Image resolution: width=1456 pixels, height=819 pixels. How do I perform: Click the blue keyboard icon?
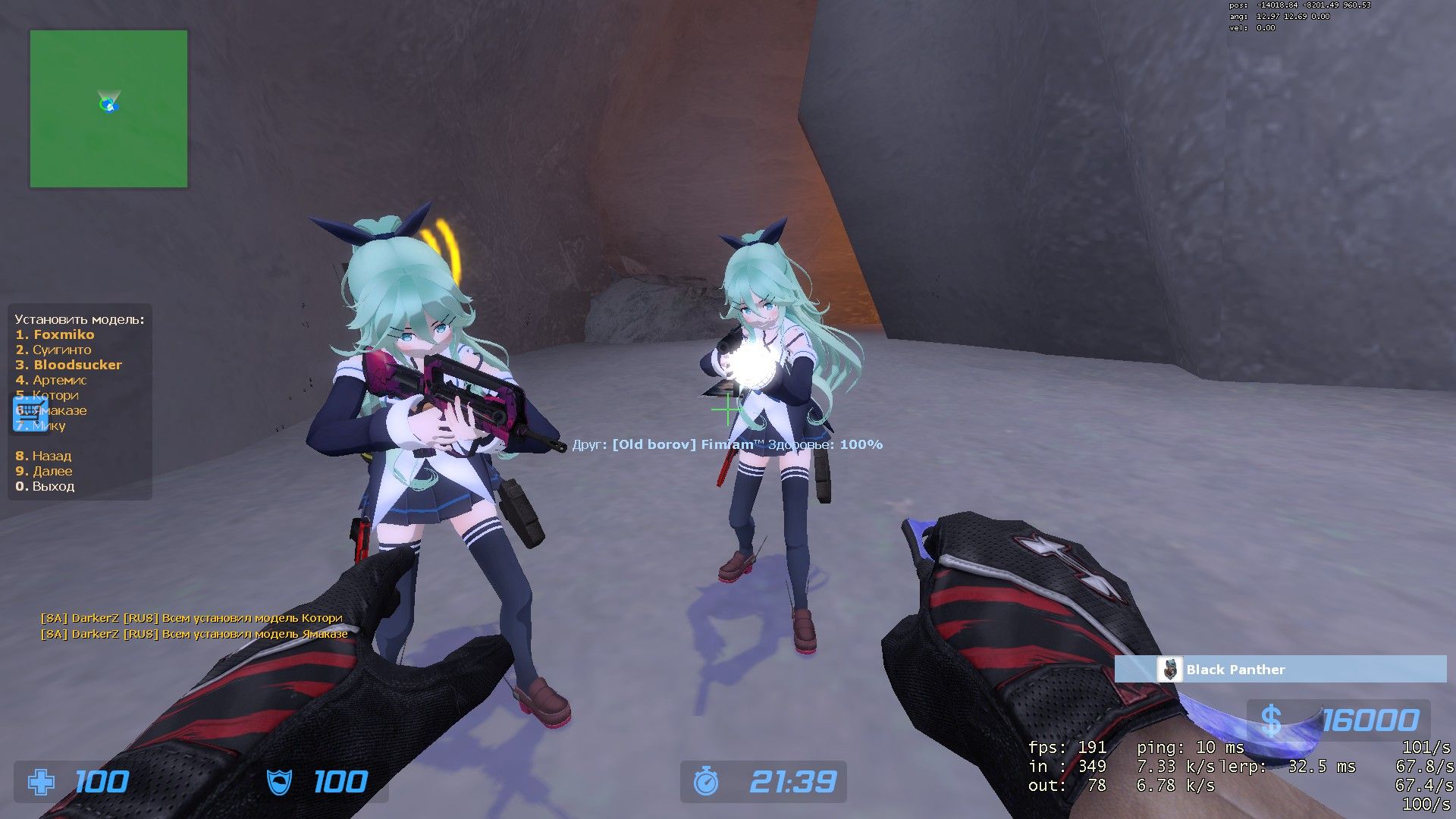click(x=30, y=413)
